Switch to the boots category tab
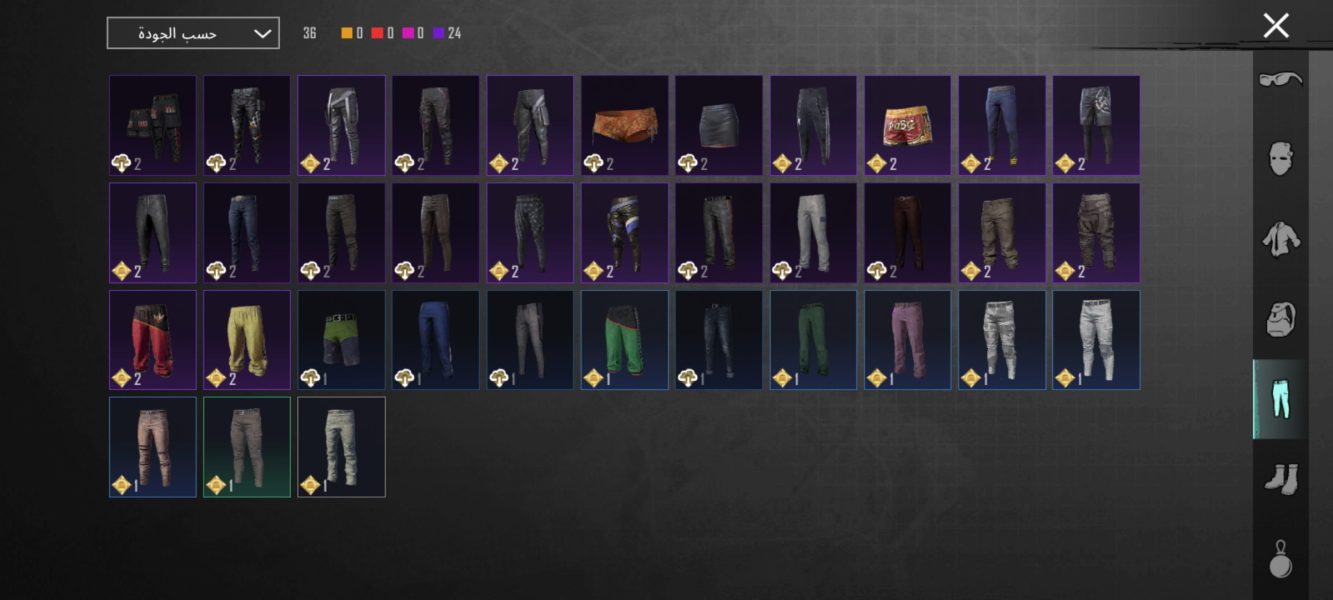 (1280, 478)
